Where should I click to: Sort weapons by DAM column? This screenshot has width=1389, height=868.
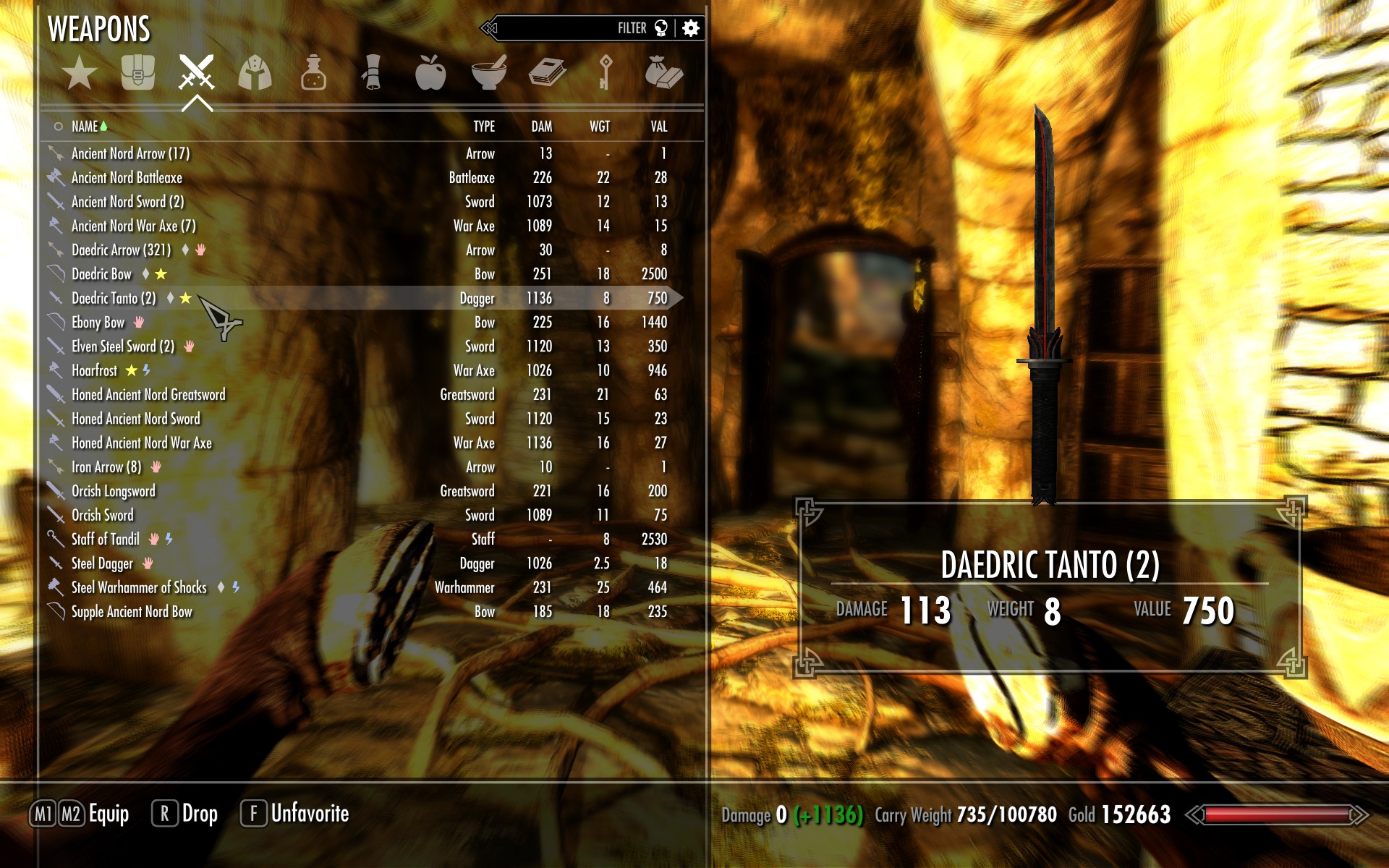[541, 127]
